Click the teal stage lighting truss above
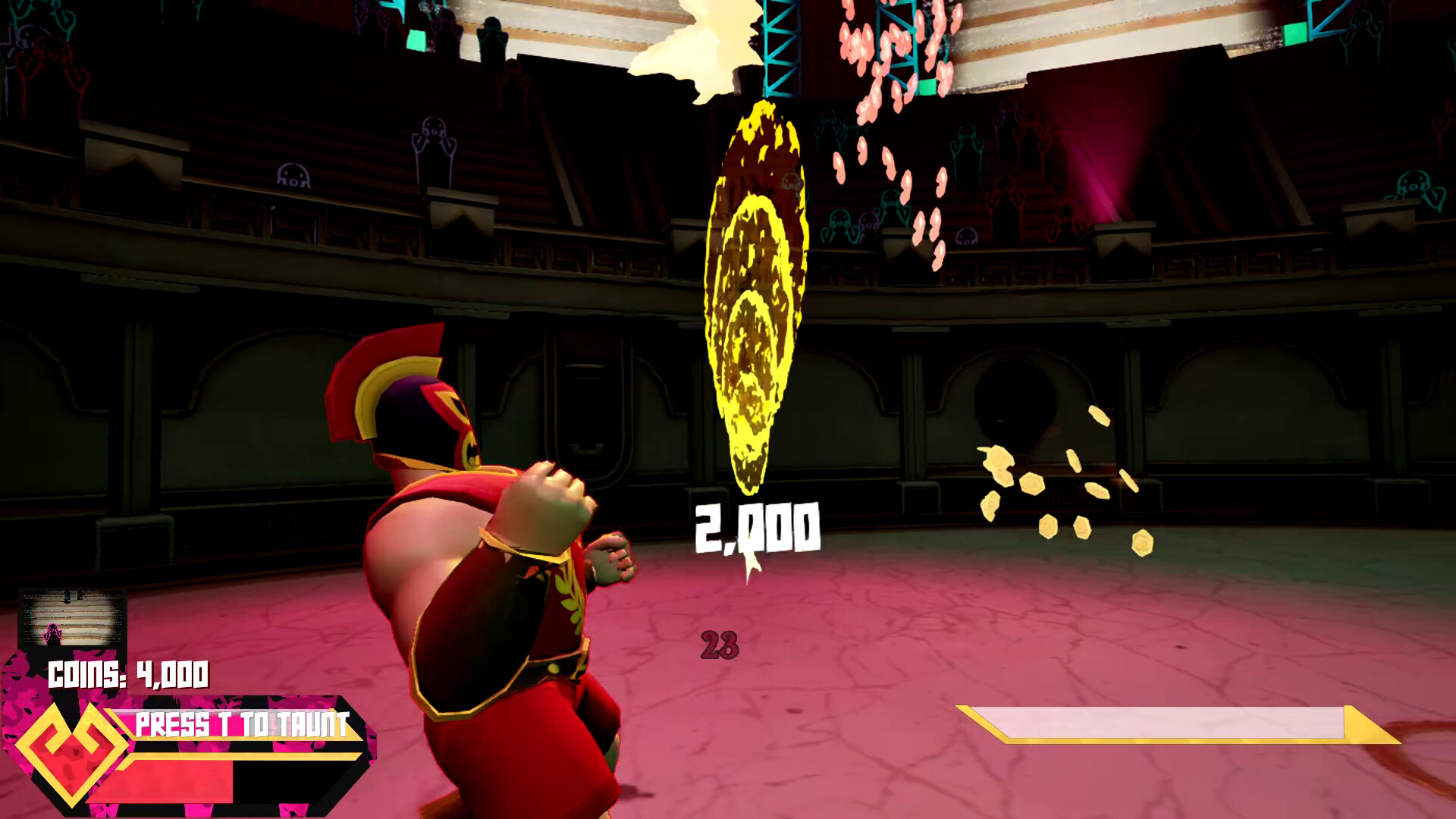Image resolution: width=1456 pixels, height=819 pixels. click(781, 45)
